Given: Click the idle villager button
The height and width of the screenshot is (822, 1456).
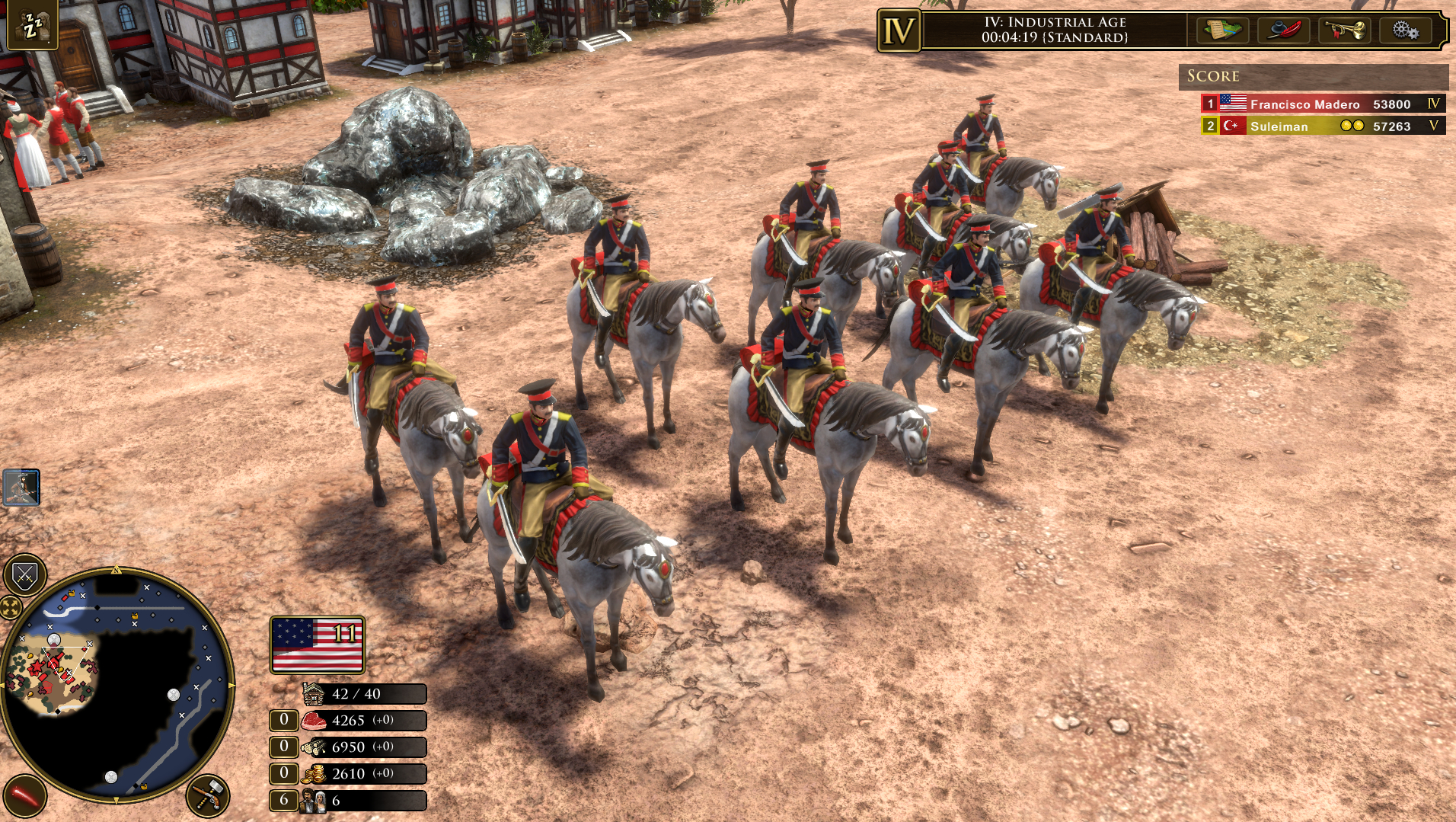Looking at the screenshot, I should point(32,24).
